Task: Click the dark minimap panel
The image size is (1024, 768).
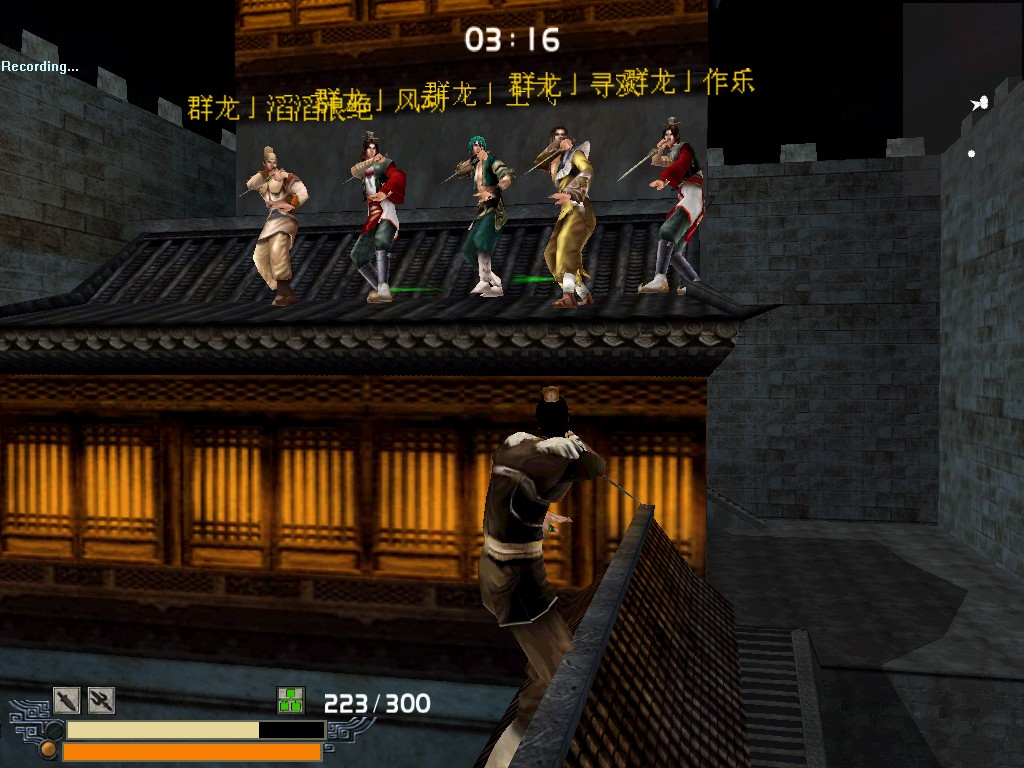Action: click(x=962, y=70)
